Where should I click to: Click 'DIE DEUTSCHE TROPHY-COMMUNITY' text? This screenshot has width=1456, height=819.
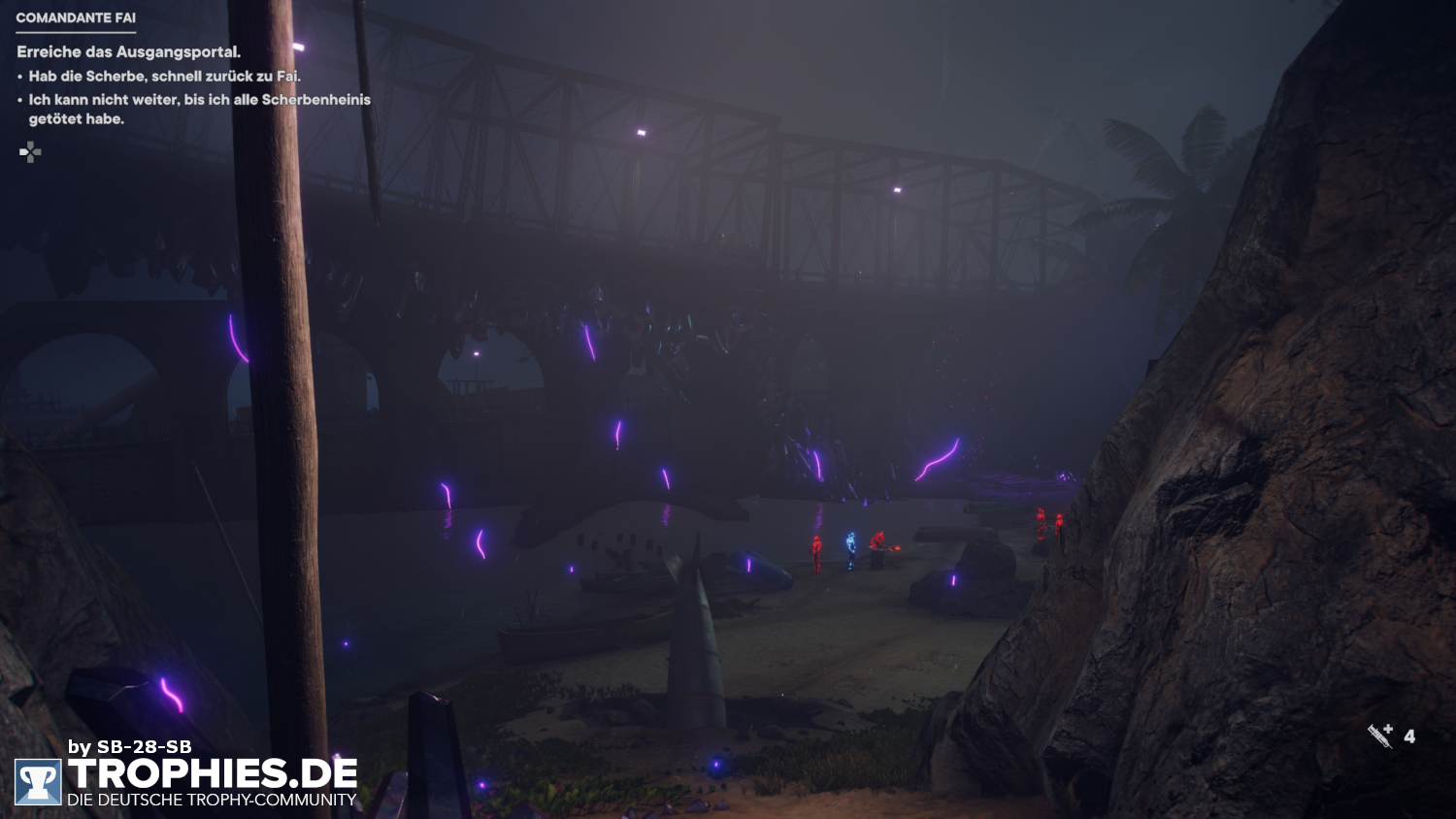[x=212, y=803]
